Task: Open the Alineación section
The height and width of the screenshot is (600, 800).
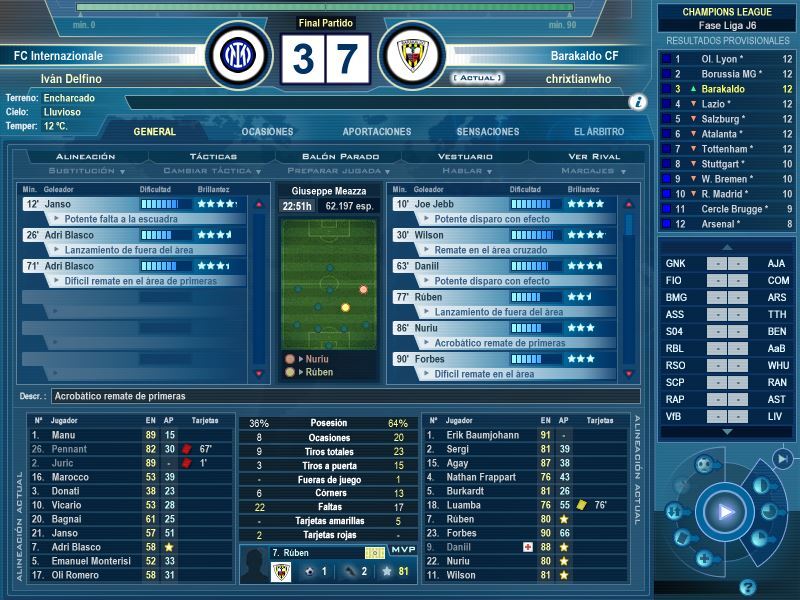Action: [x=86, y=157]
